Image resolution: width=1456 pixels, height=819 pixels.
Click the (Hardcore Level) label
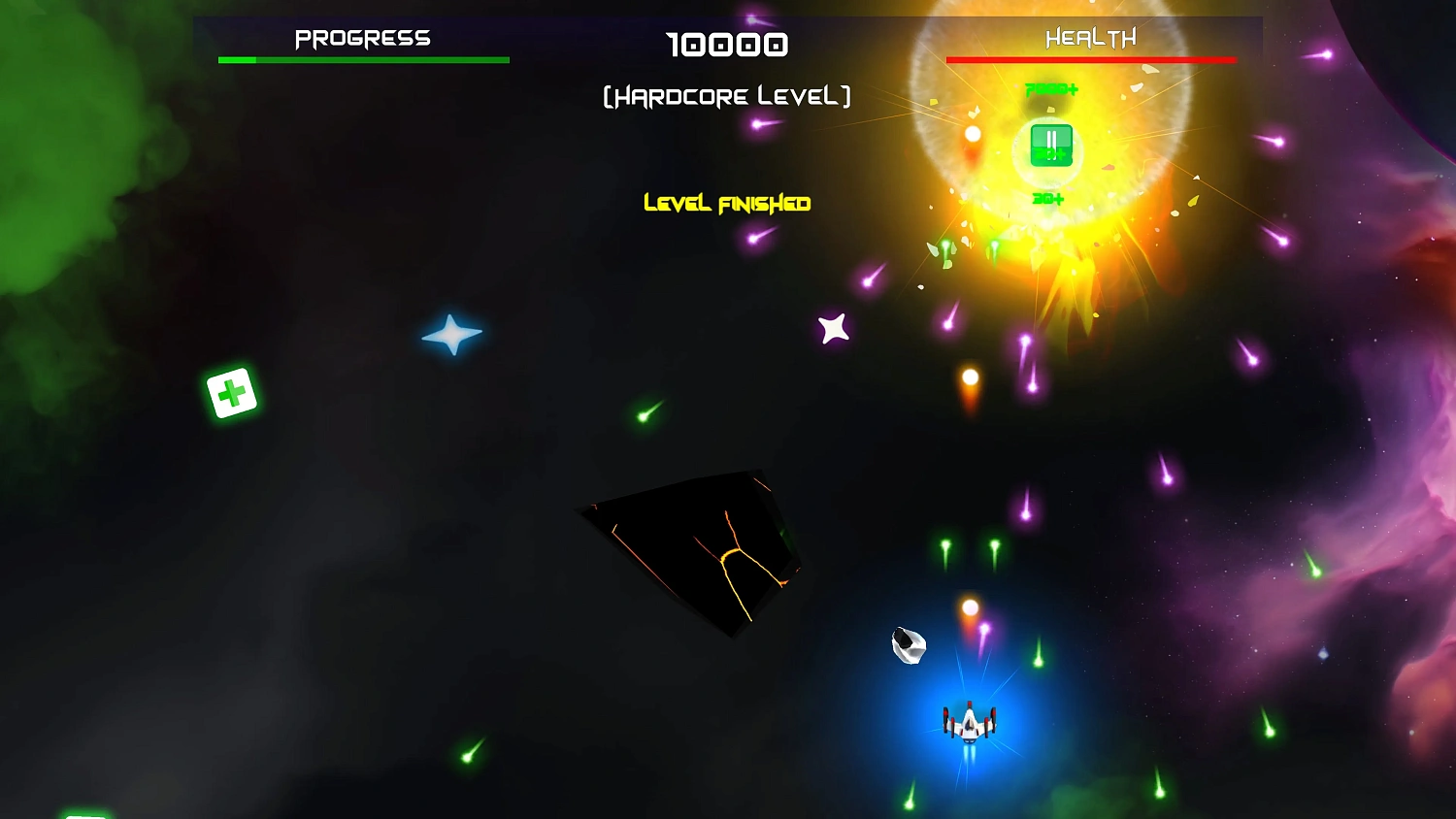tap(726, 95)
